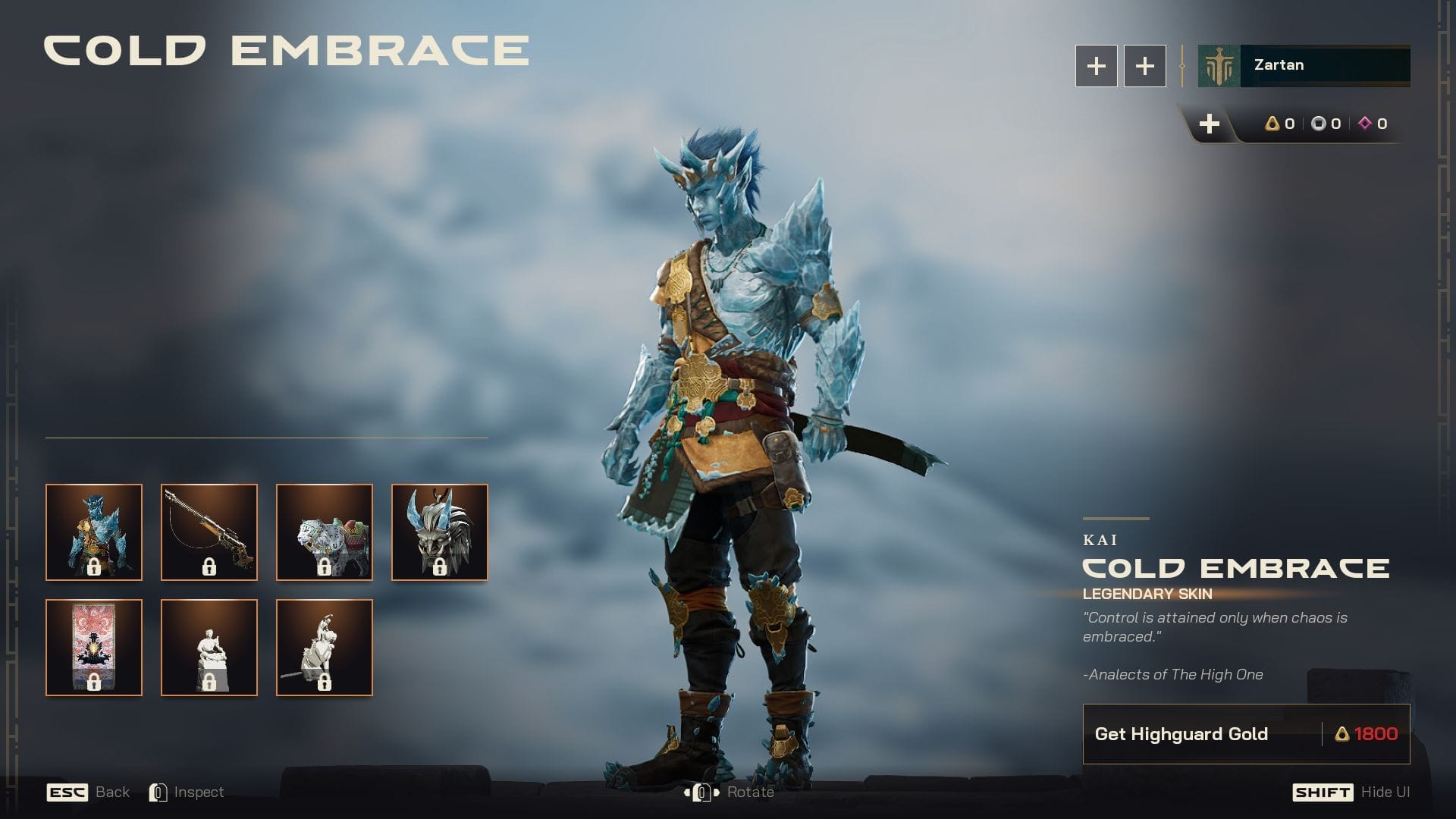The image size is (1456, 819).
Task: Choose the snow leopard mount item
Action: tap(325, 532)
